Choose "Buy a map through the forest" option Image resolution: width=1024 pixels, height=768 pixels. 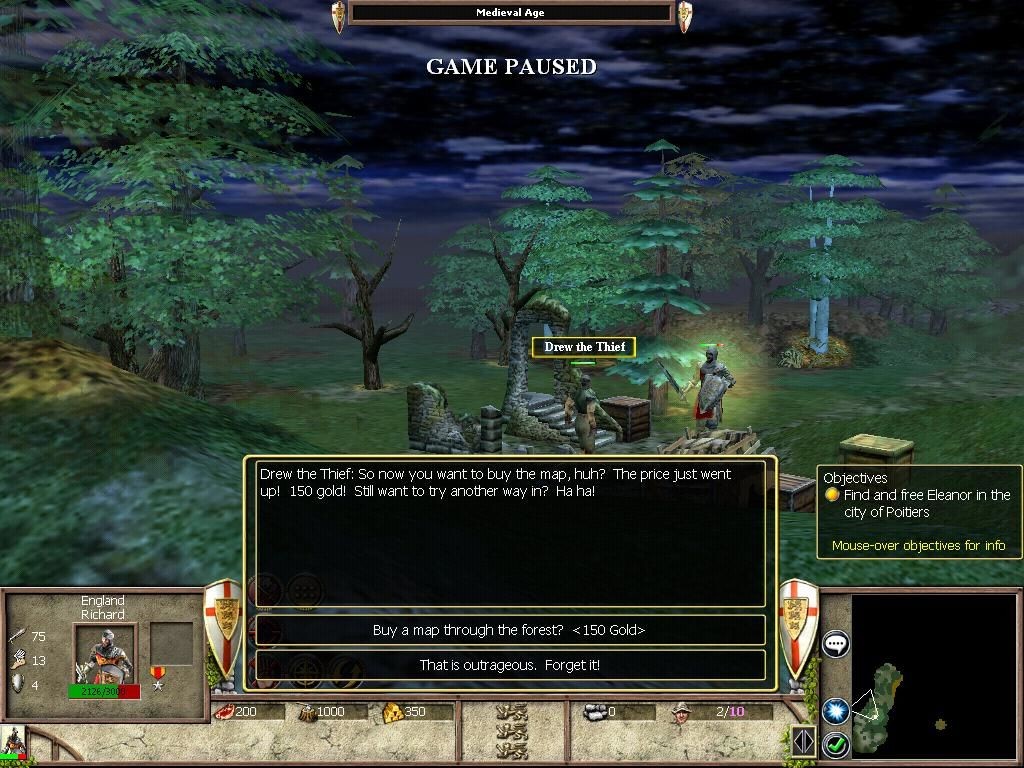point(510,630)
